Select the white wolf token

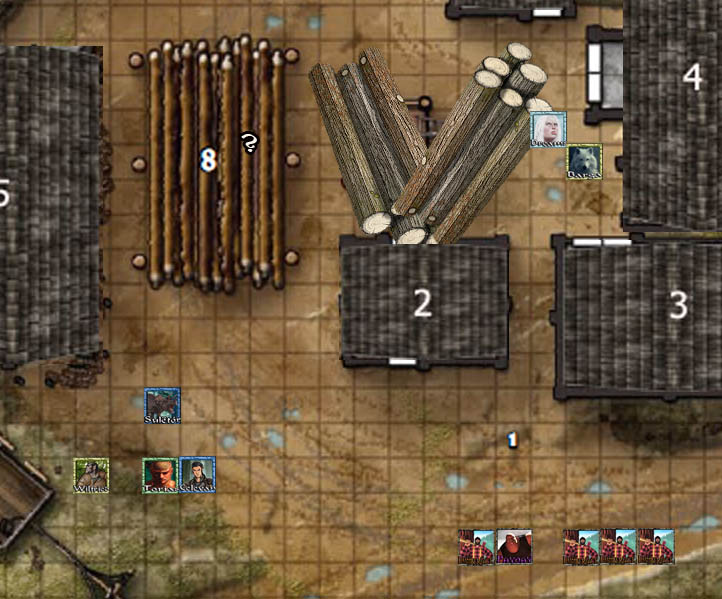tap(584, 162)
